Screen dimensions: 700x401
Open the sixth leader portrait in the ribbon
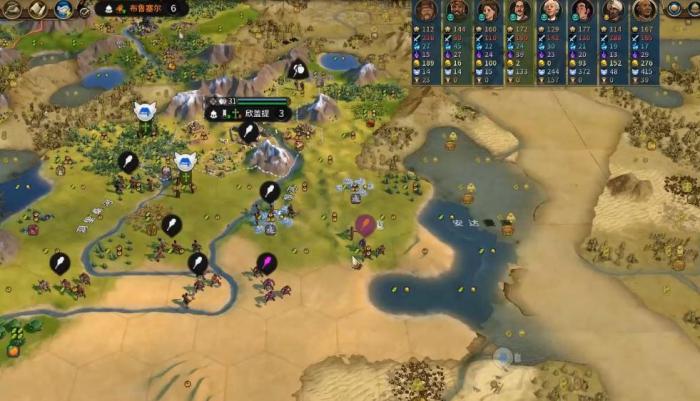point(581,11)
